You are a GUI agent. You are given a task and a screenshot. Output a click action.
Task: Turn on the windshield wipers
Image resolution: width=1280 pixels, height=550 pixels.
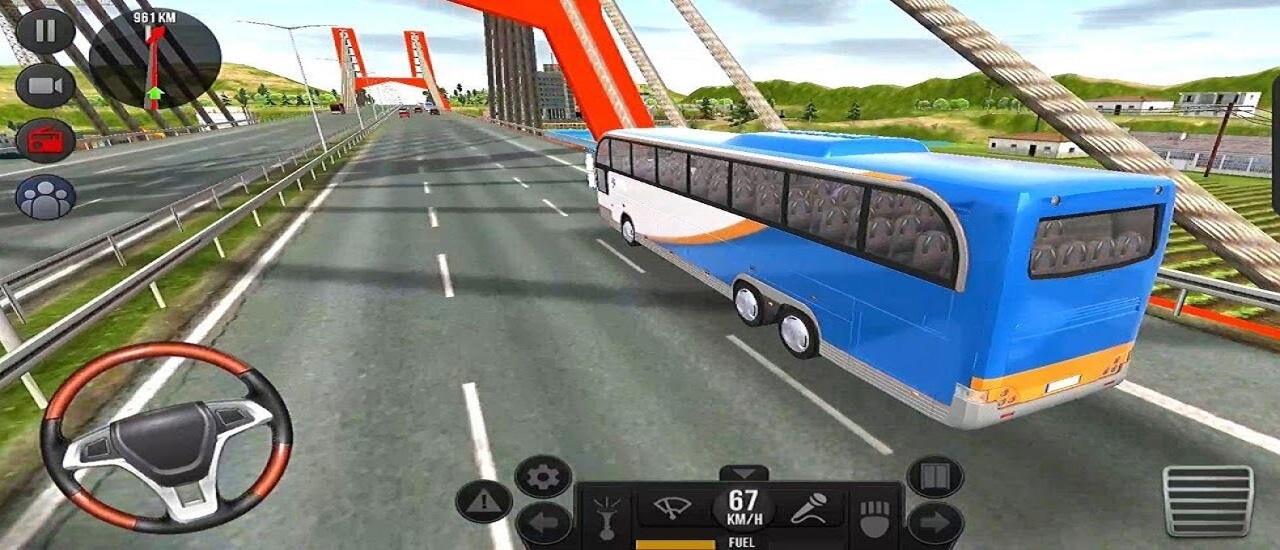pos(673,508)
